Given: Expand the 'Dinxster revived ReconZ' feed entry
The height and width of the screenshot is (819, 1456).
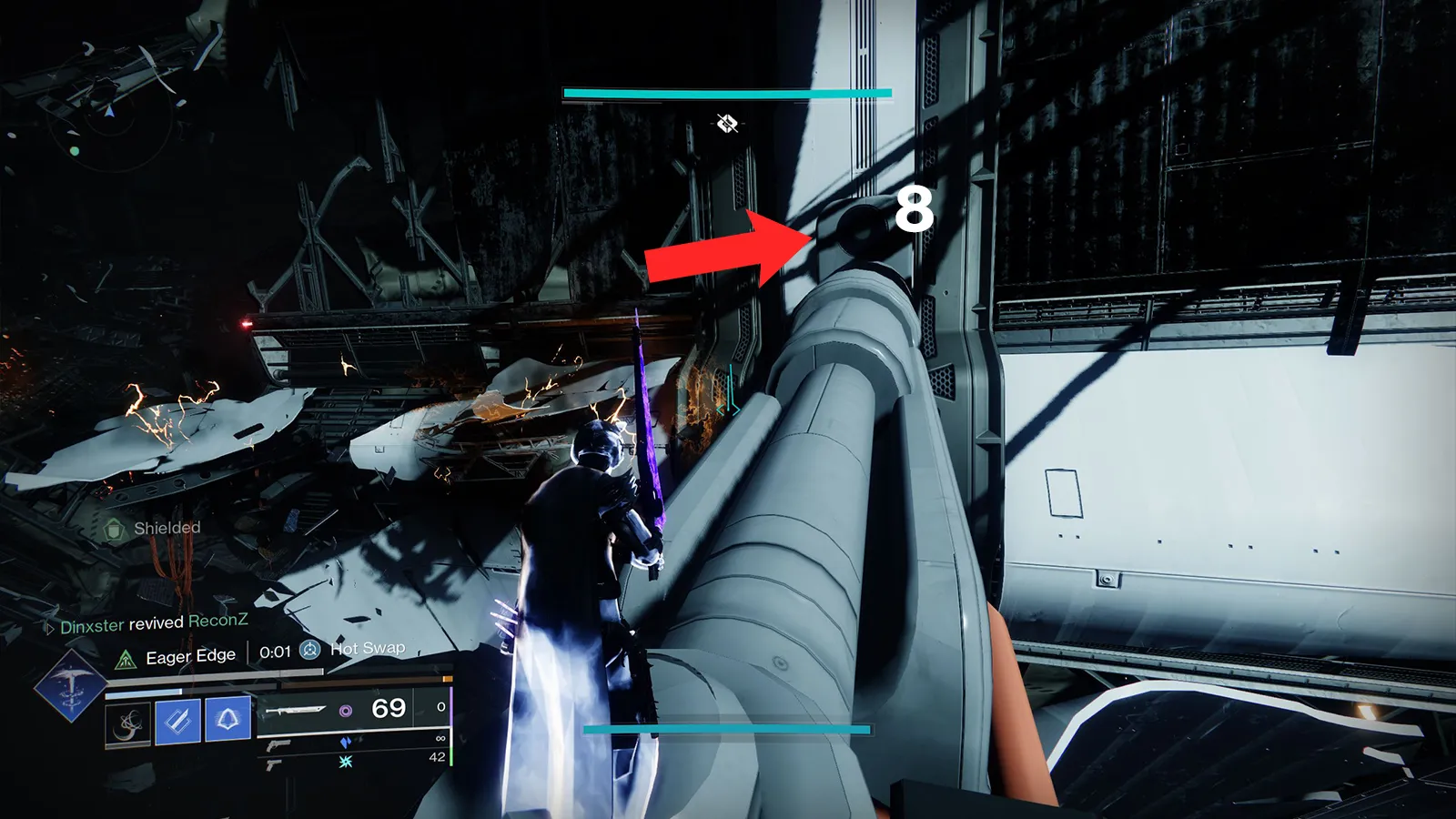Looking at the screenshot, I should click(153, 624).
